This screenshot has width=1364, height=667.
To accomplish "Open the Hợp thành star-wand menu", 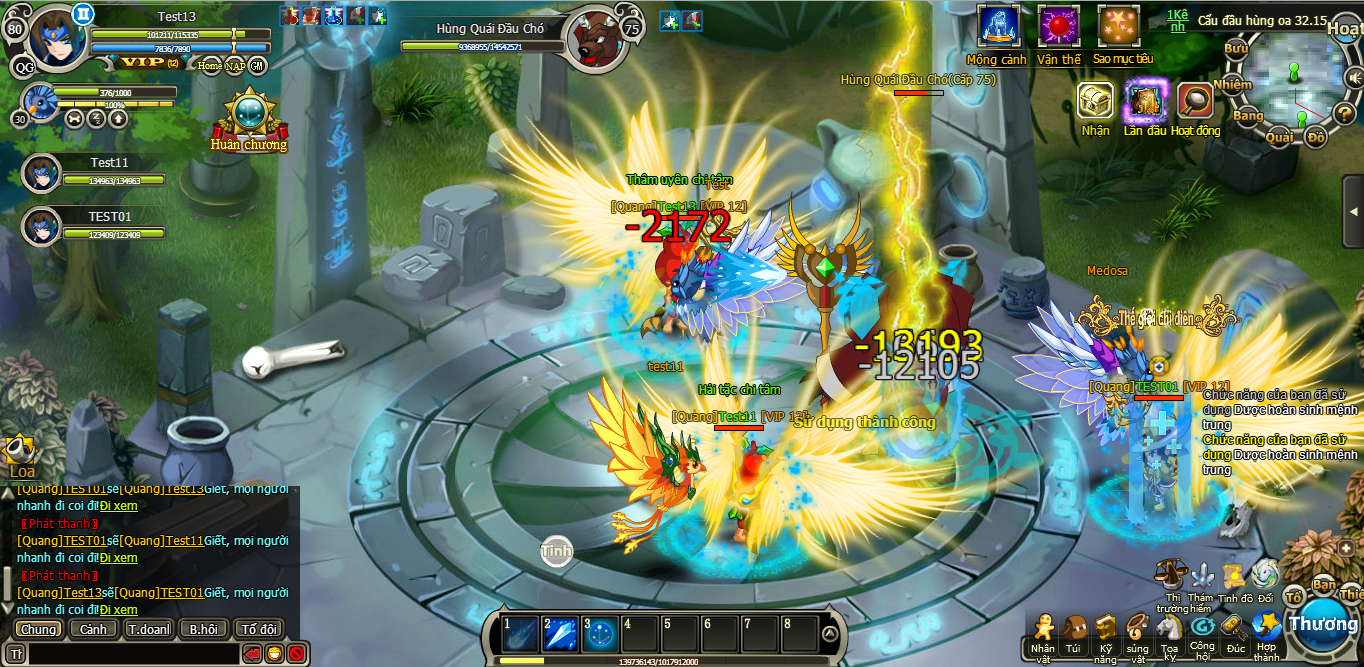I will pyautogui.click(x=1267, y=628).
